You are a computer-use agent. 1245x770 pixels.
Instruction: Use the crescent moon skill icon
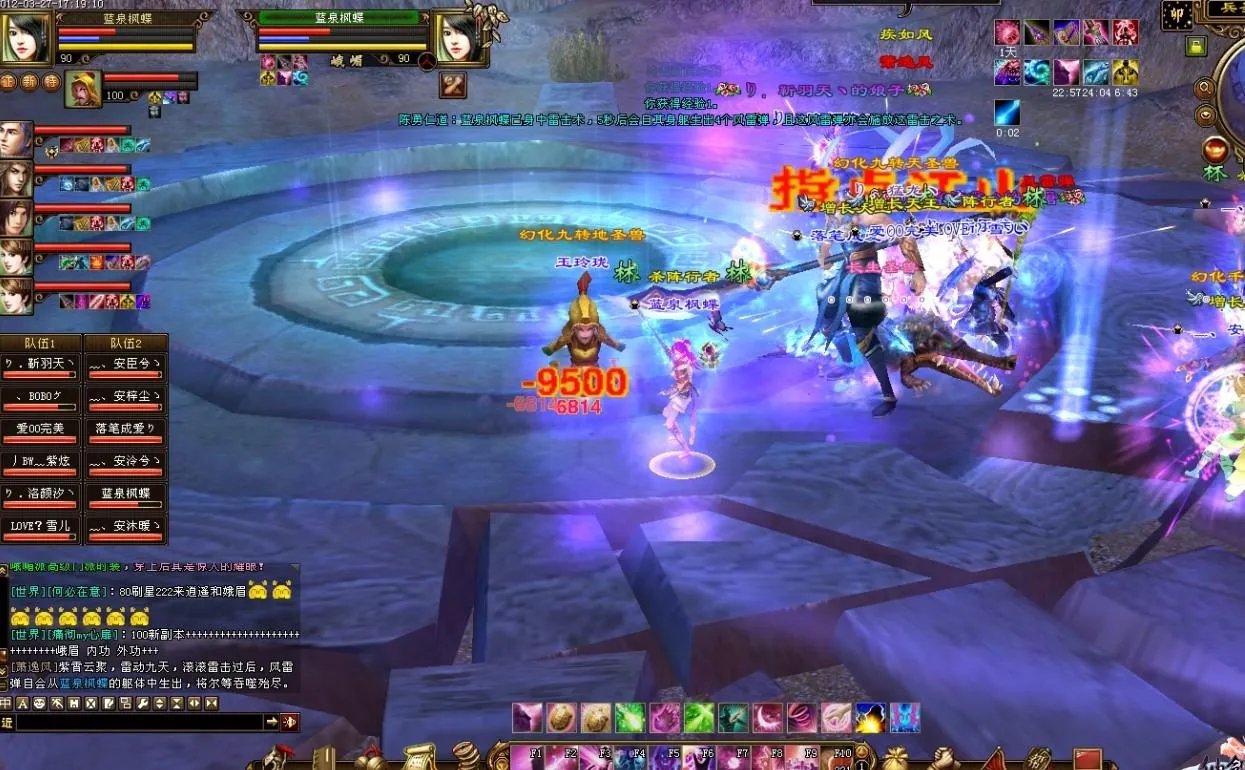(767, 717)
